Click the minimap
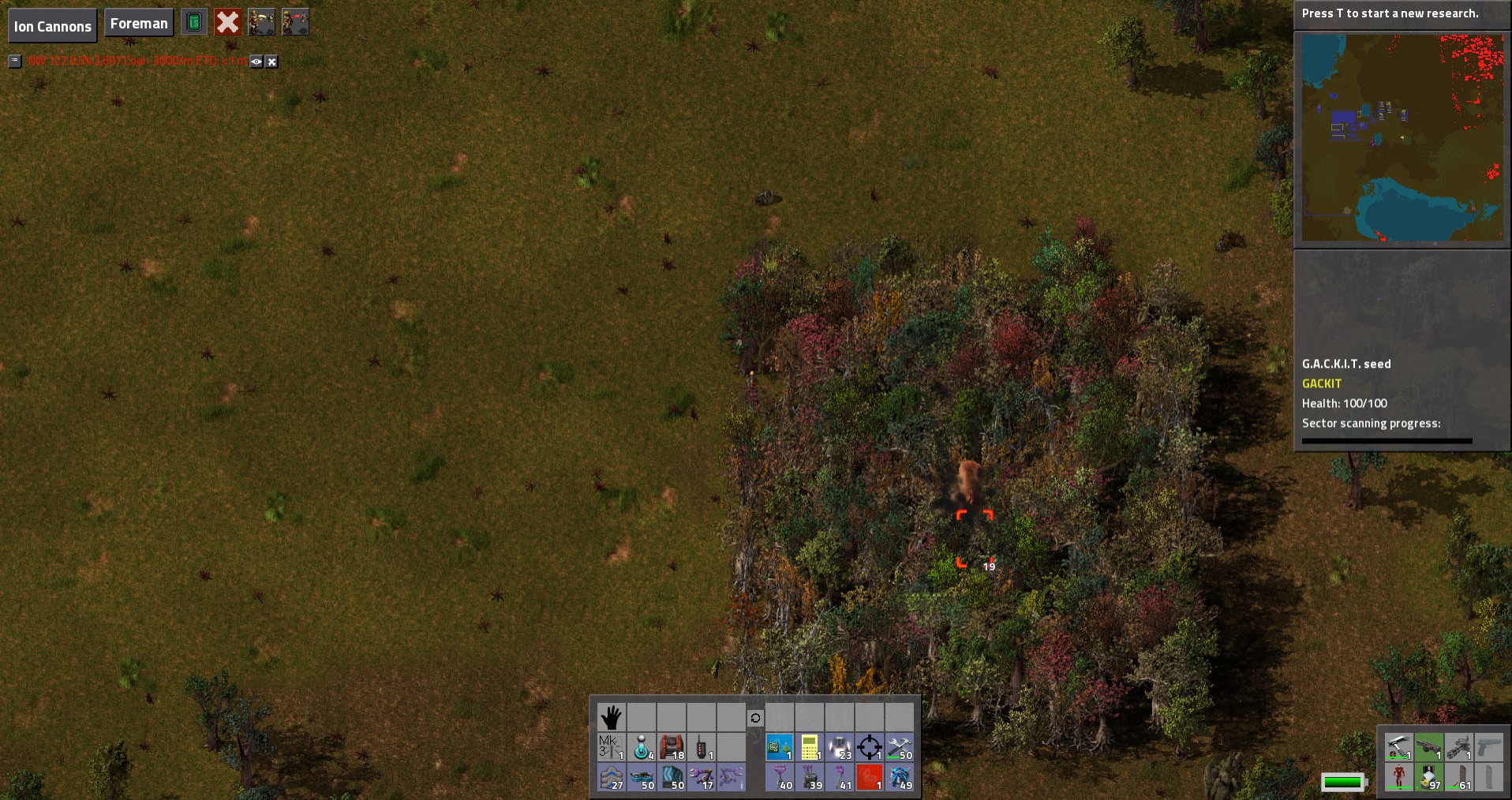The height and width of the screenshot is (800, 1512). pyautogui.click(x=1402, y=138)
